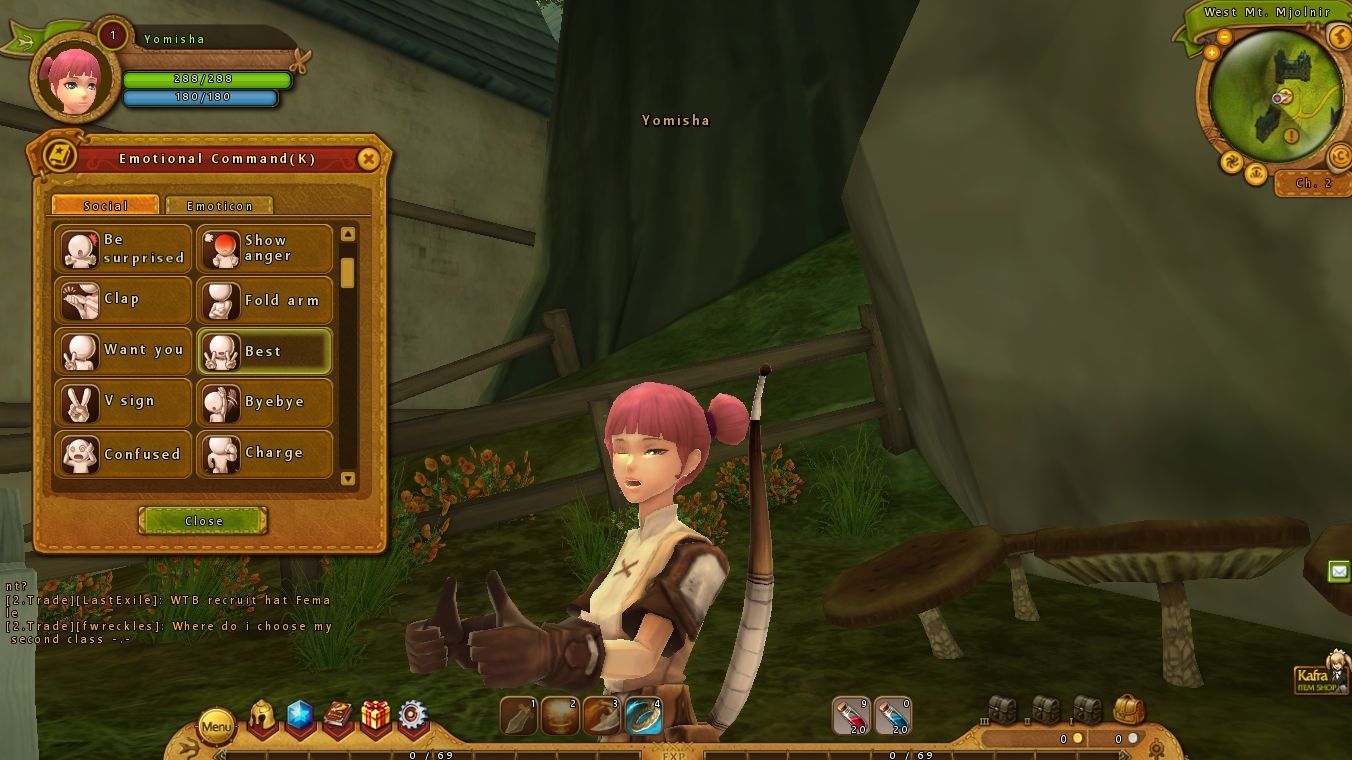
Task: Choose the Show anger emote
Action: coord(264,248)
